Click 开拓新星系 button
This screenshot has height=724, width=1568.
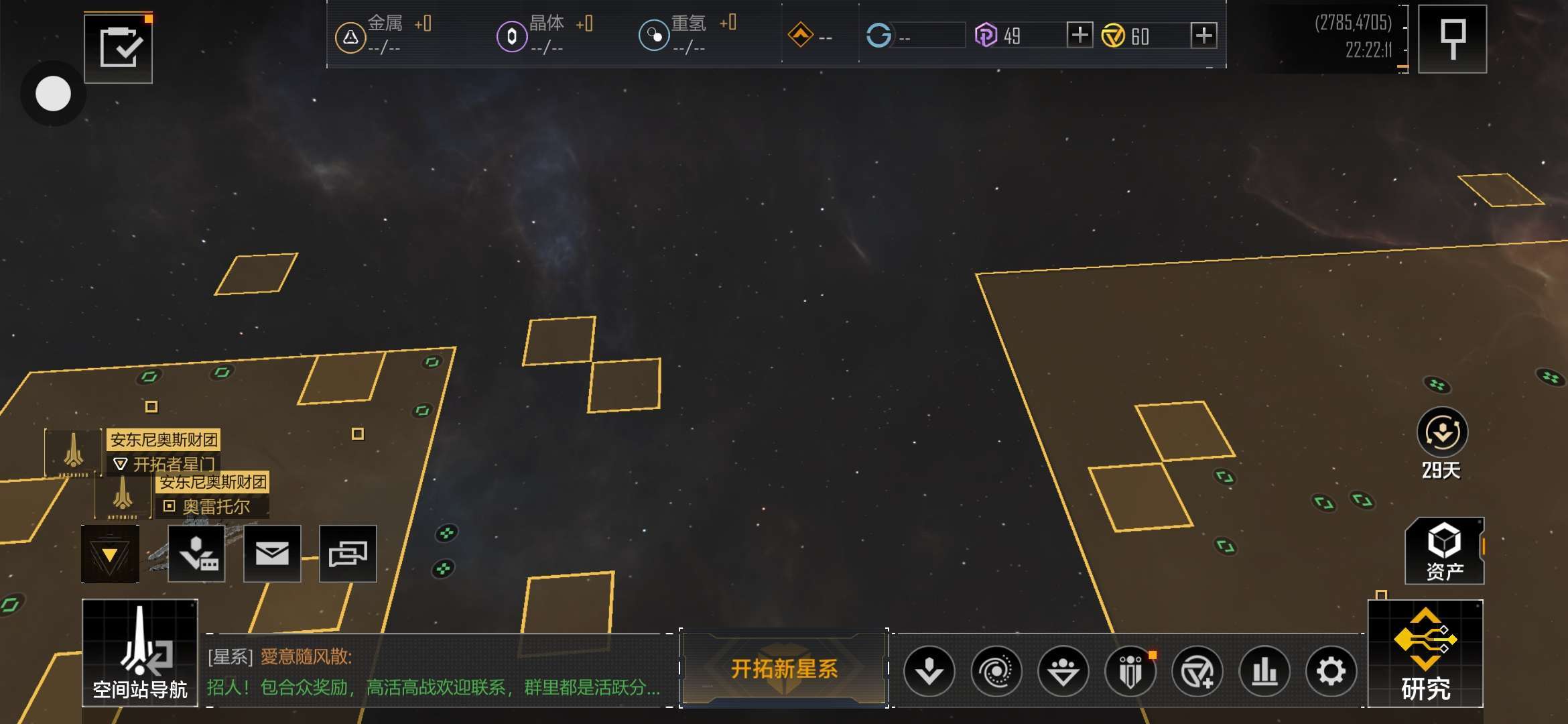784,668
